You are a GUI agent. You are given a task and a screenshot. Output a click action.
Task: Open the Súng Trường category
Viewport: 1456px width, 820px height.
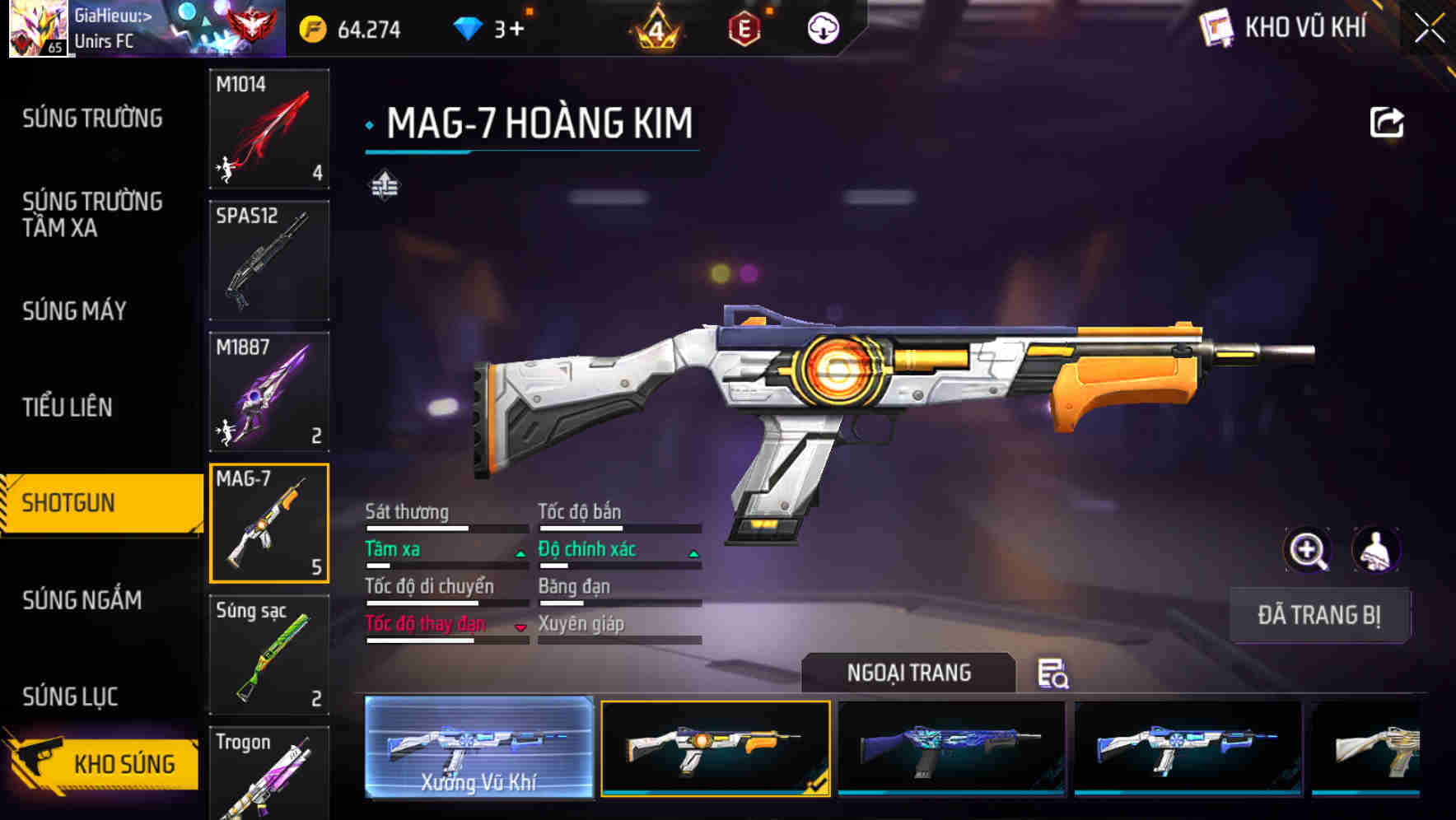tap(92, 119)
